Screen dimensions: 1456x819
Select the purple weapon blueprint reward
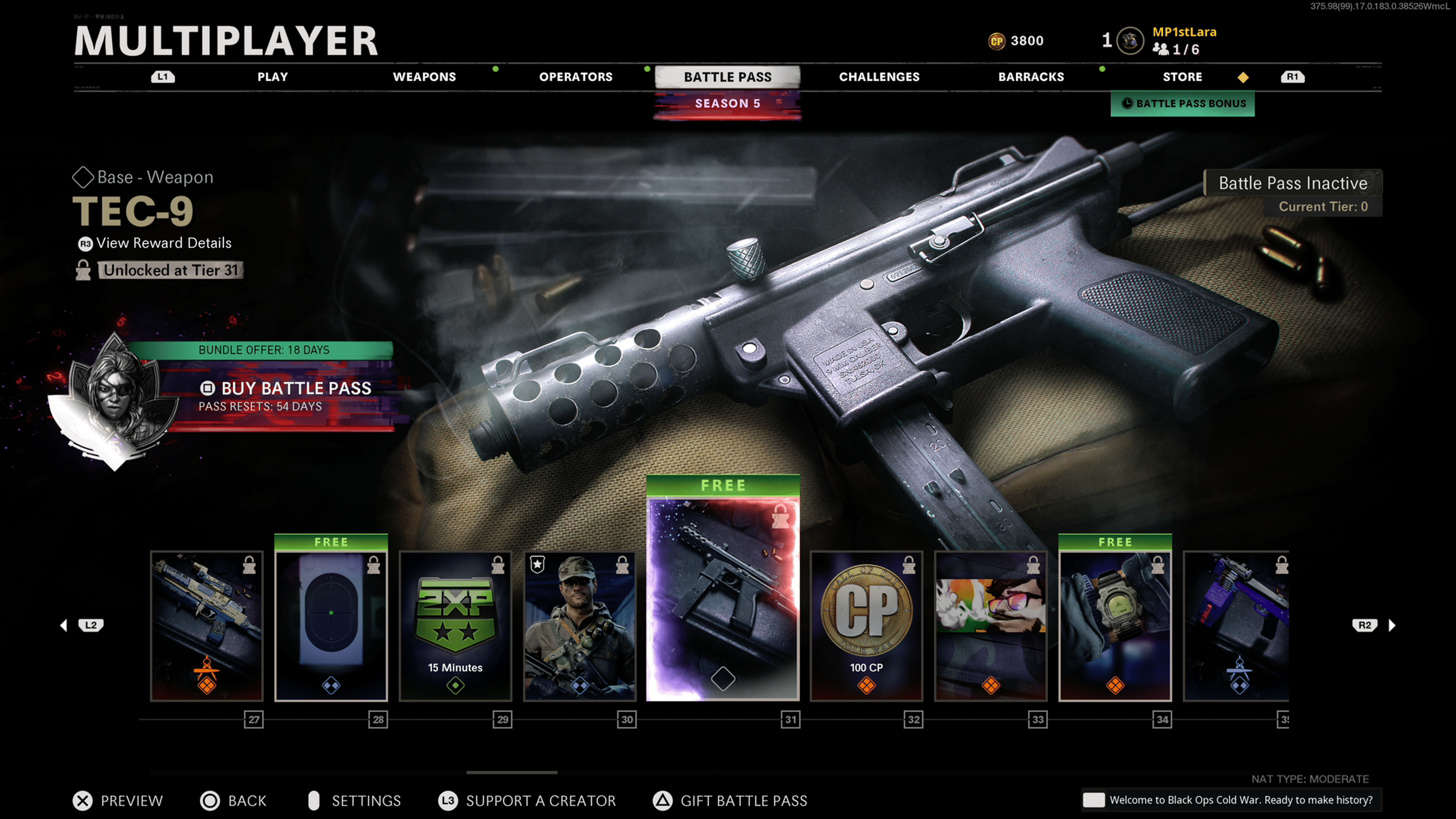click(x=1236, y=626)
